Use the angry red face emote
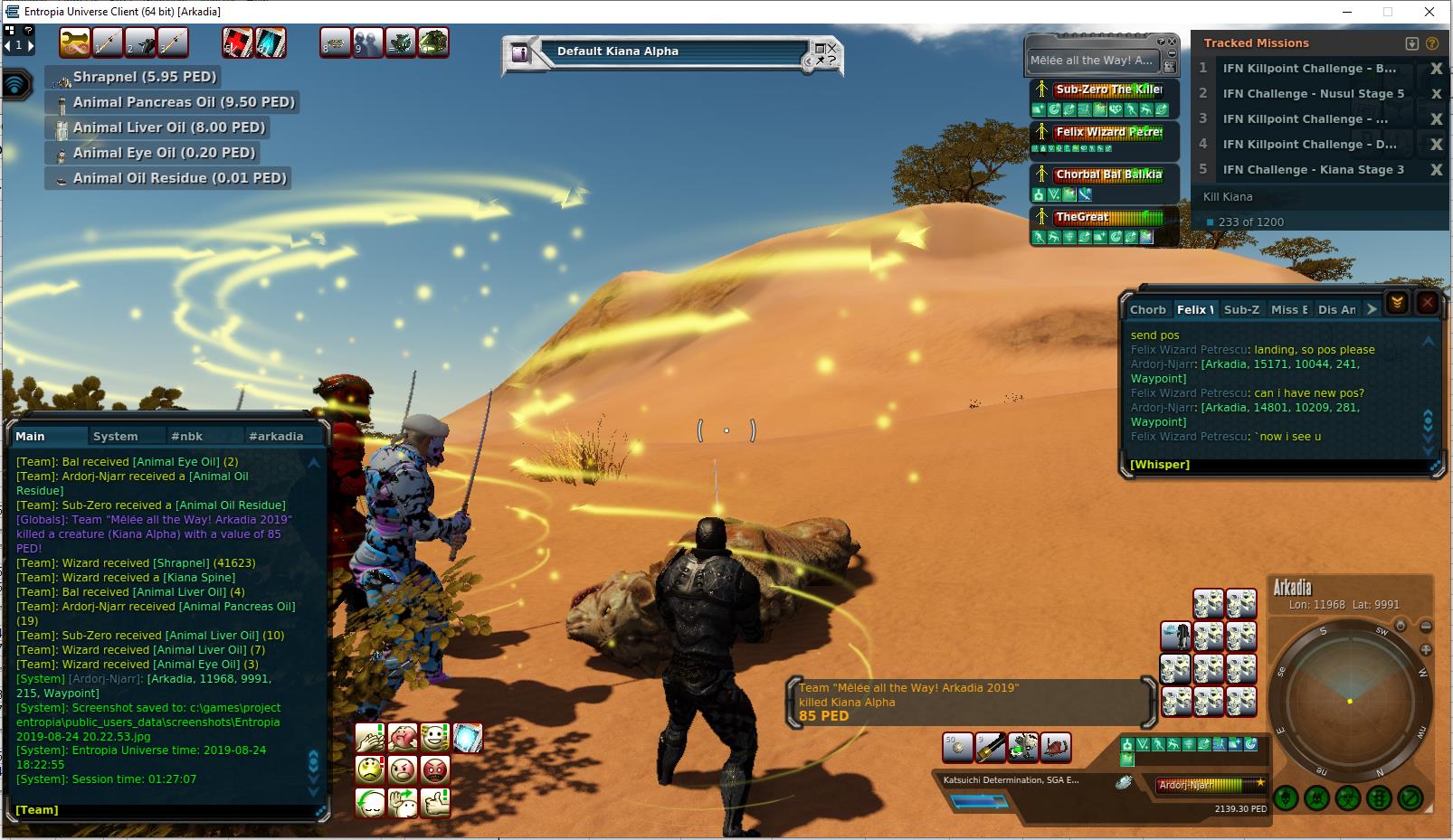1453x840 pixels. coord(435,770)
